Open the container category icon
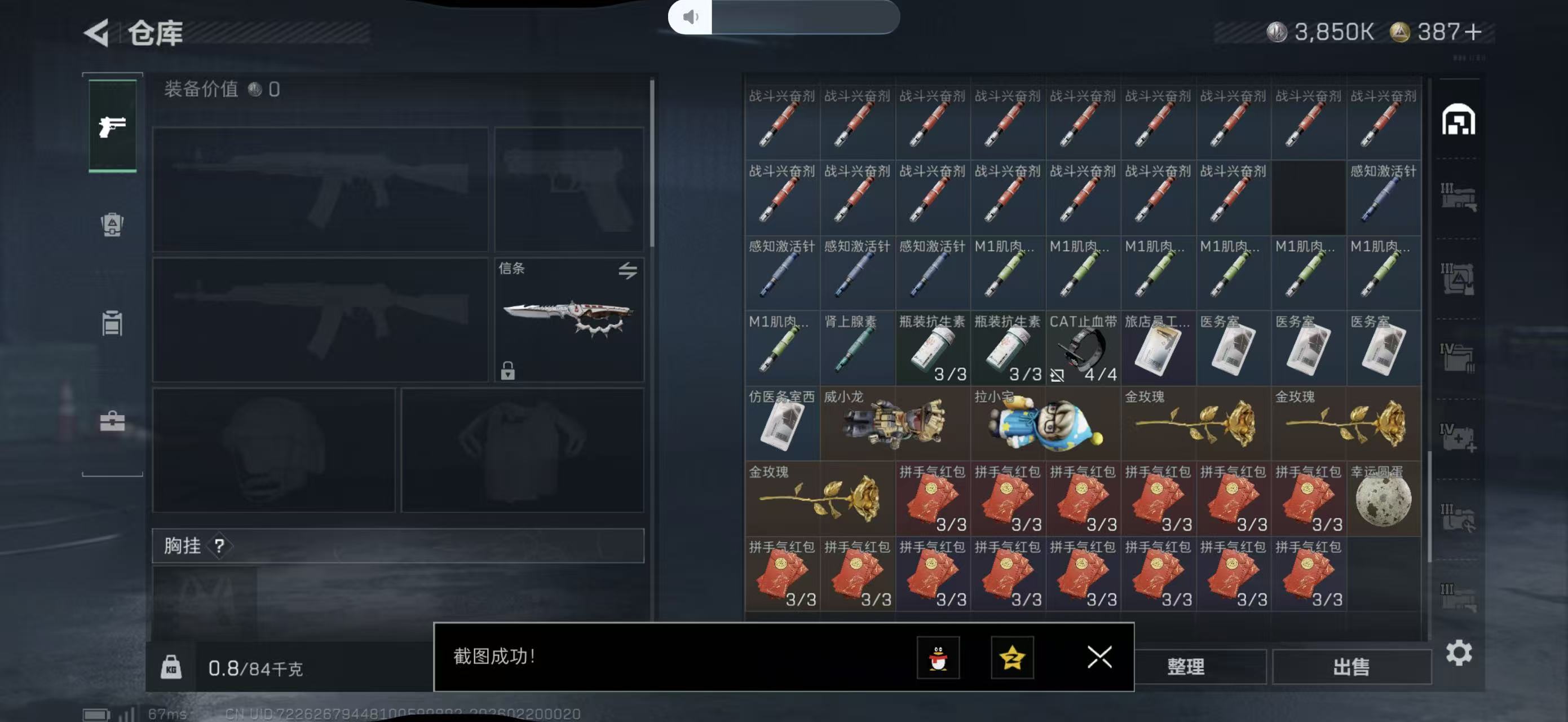This screenshot has height=722, width=1568. tap(112, 323)
